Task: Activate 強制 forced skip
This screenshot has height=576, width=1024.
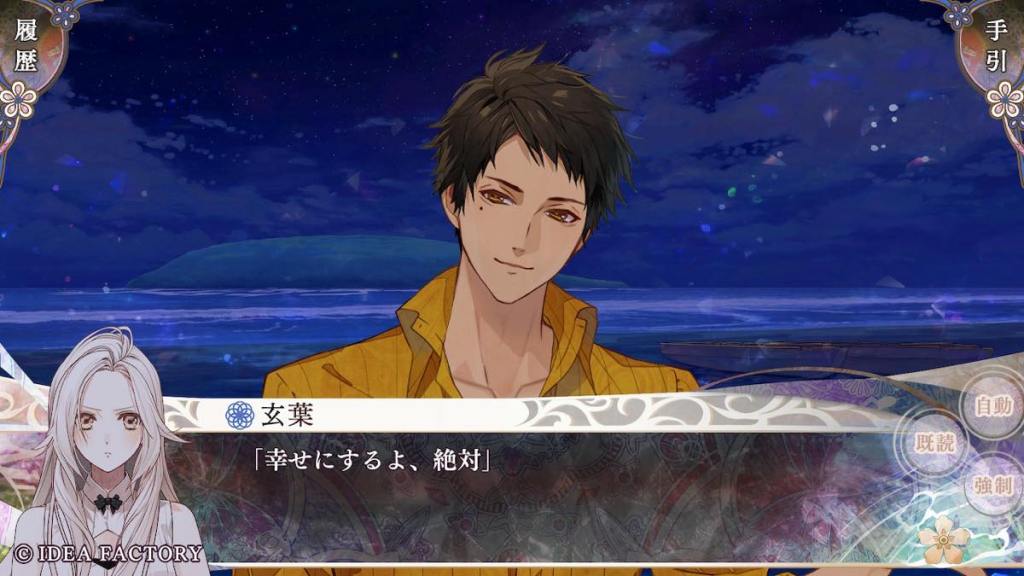Action: point(992,486)
